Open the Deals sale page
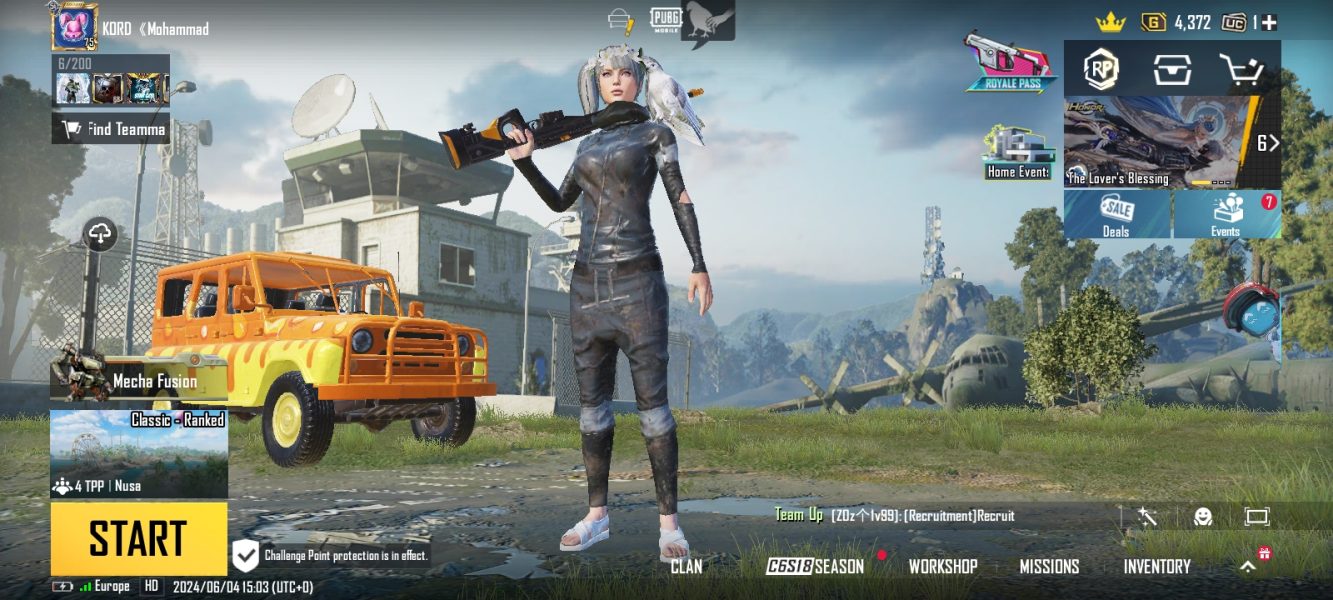The width and height of the screenshot is (1333, 600). [1117, 214]
